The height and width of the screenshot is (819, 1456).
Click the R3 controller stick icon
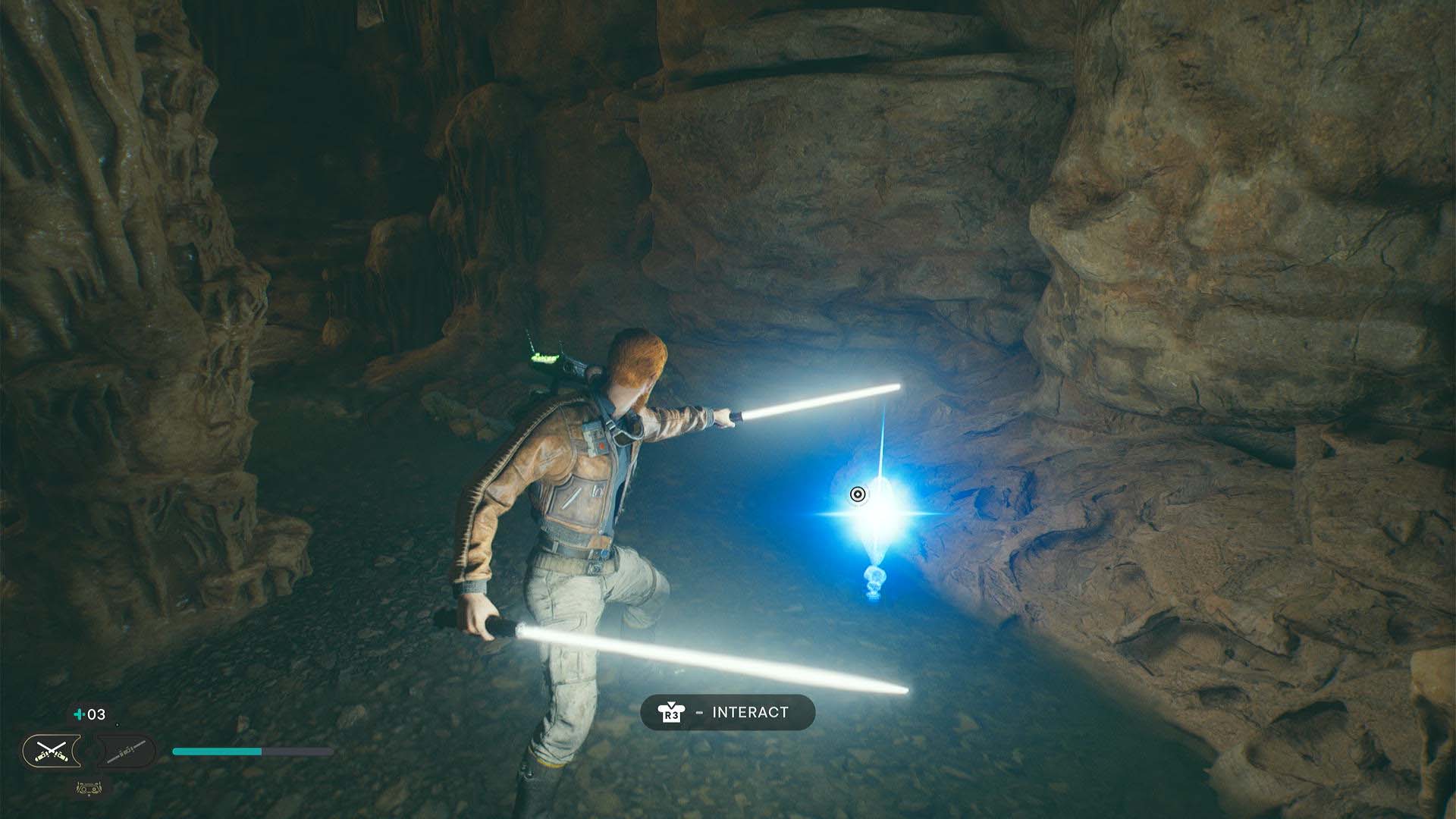click(x=672, y=711)
